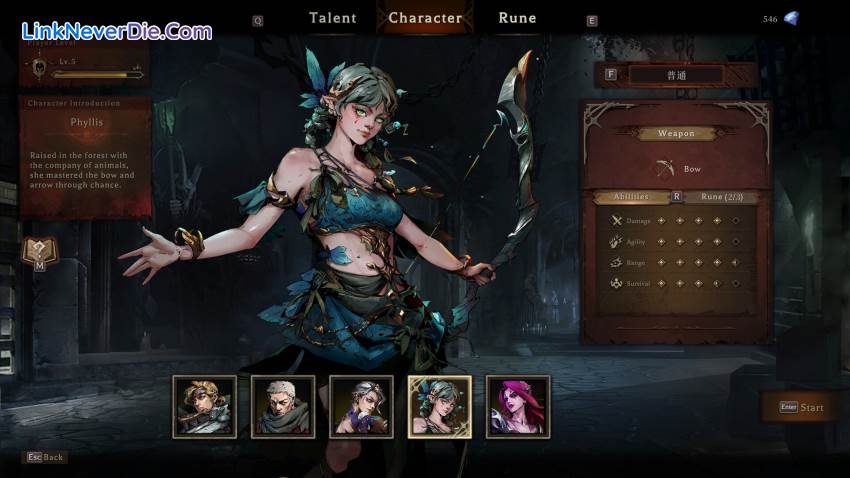Choose the blond swordsman portrait
Screen dimensions: 850x478
(x=205, y=406)
